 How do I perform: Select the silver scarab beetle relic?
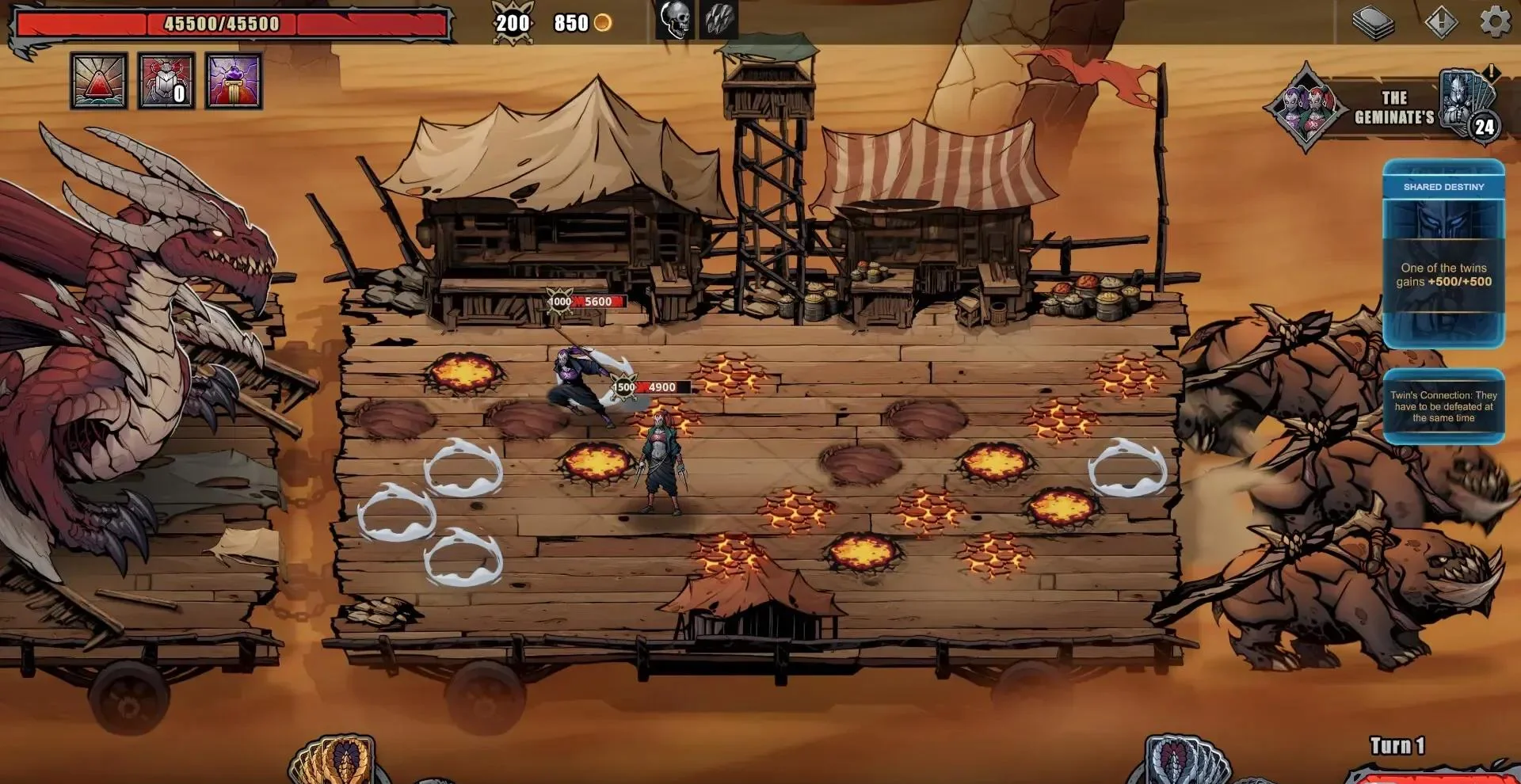(x=166, y=81)
